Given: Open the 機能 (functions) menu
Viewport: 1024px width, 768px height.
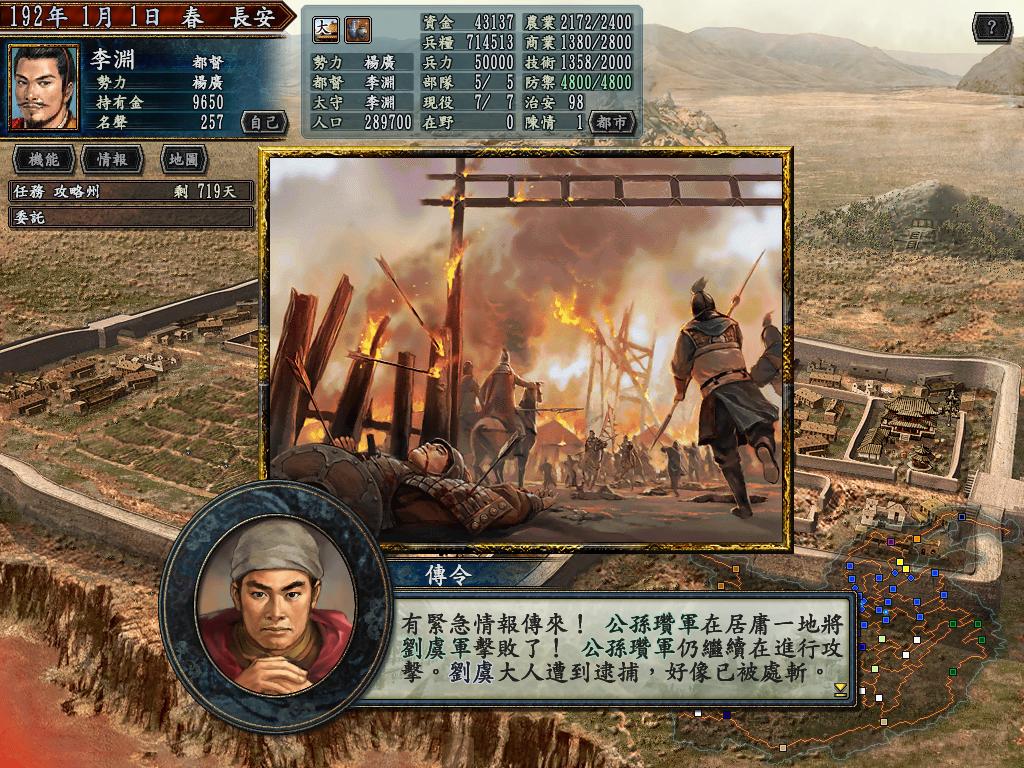Looking at the screenshot, I should coord(43,159).
